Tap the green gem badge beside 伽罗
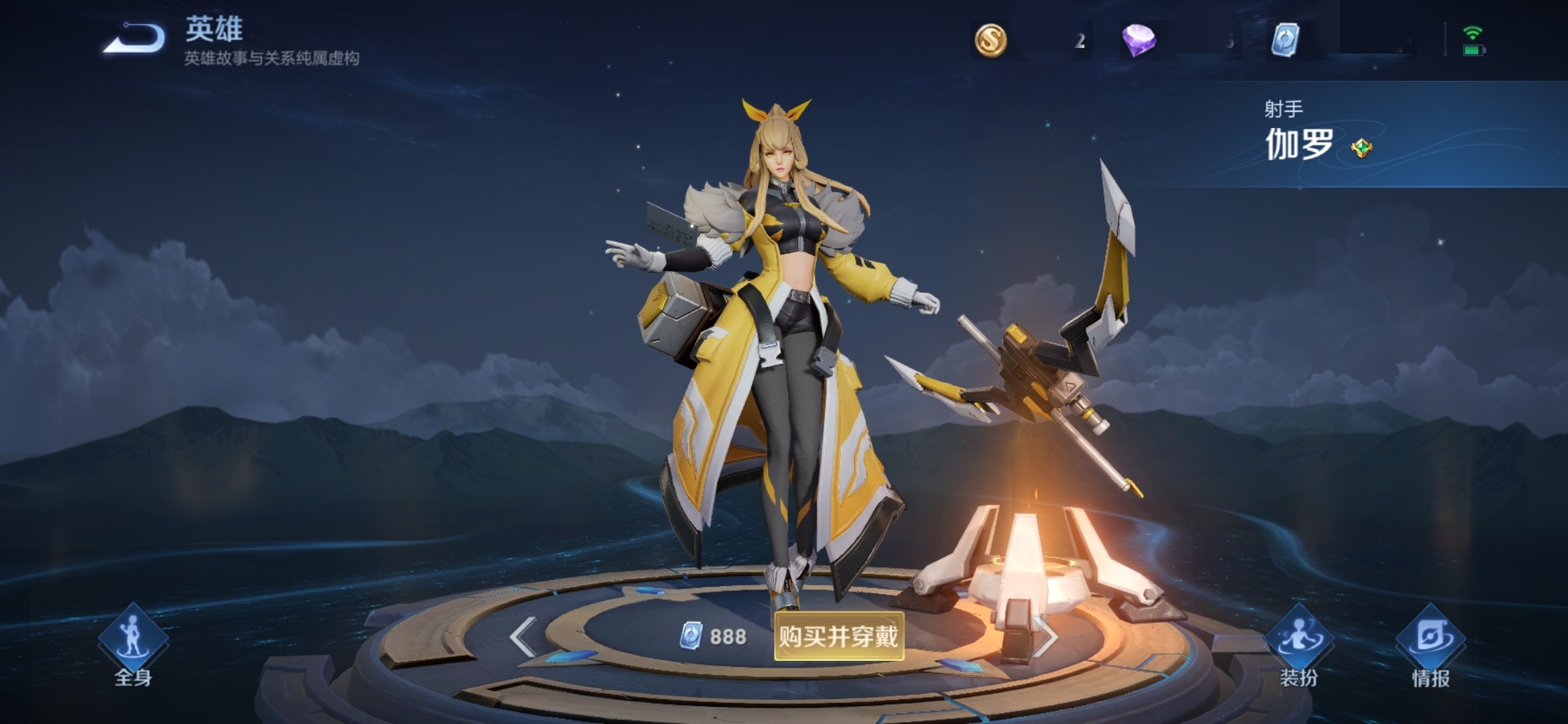 (1361, 147)
